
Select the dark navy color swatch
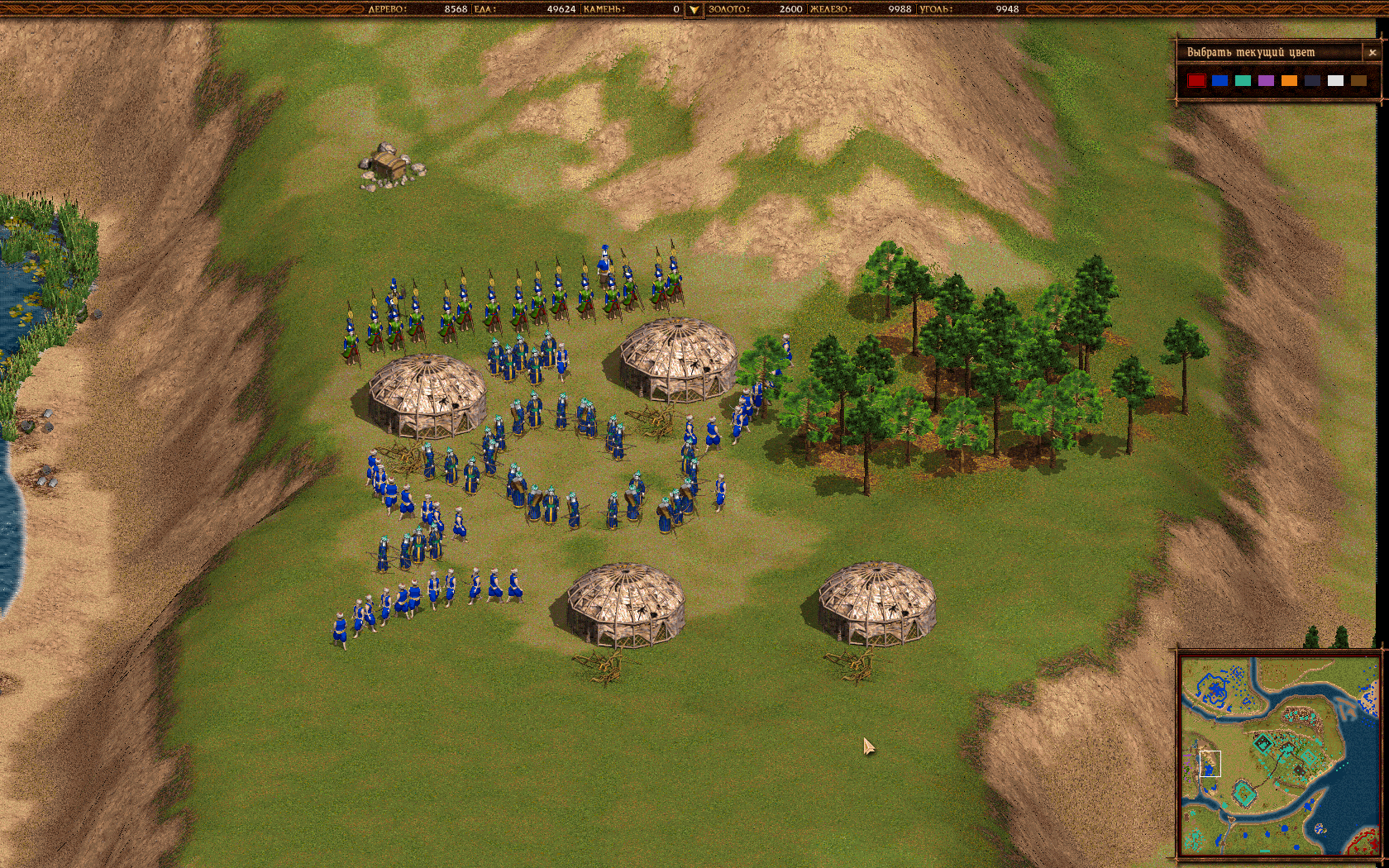tap(1312, 80)
